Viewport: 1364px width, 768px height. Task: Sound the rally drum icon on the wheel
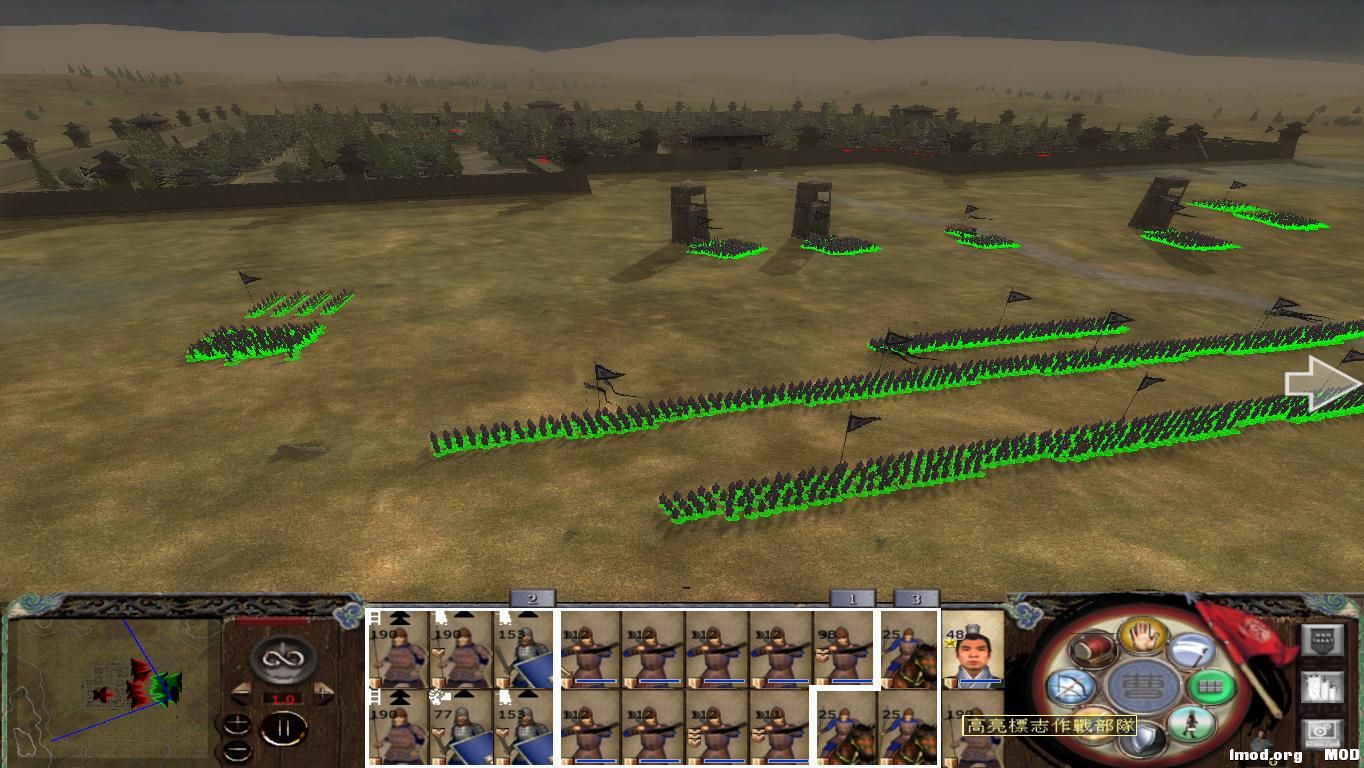point(1092,648)
